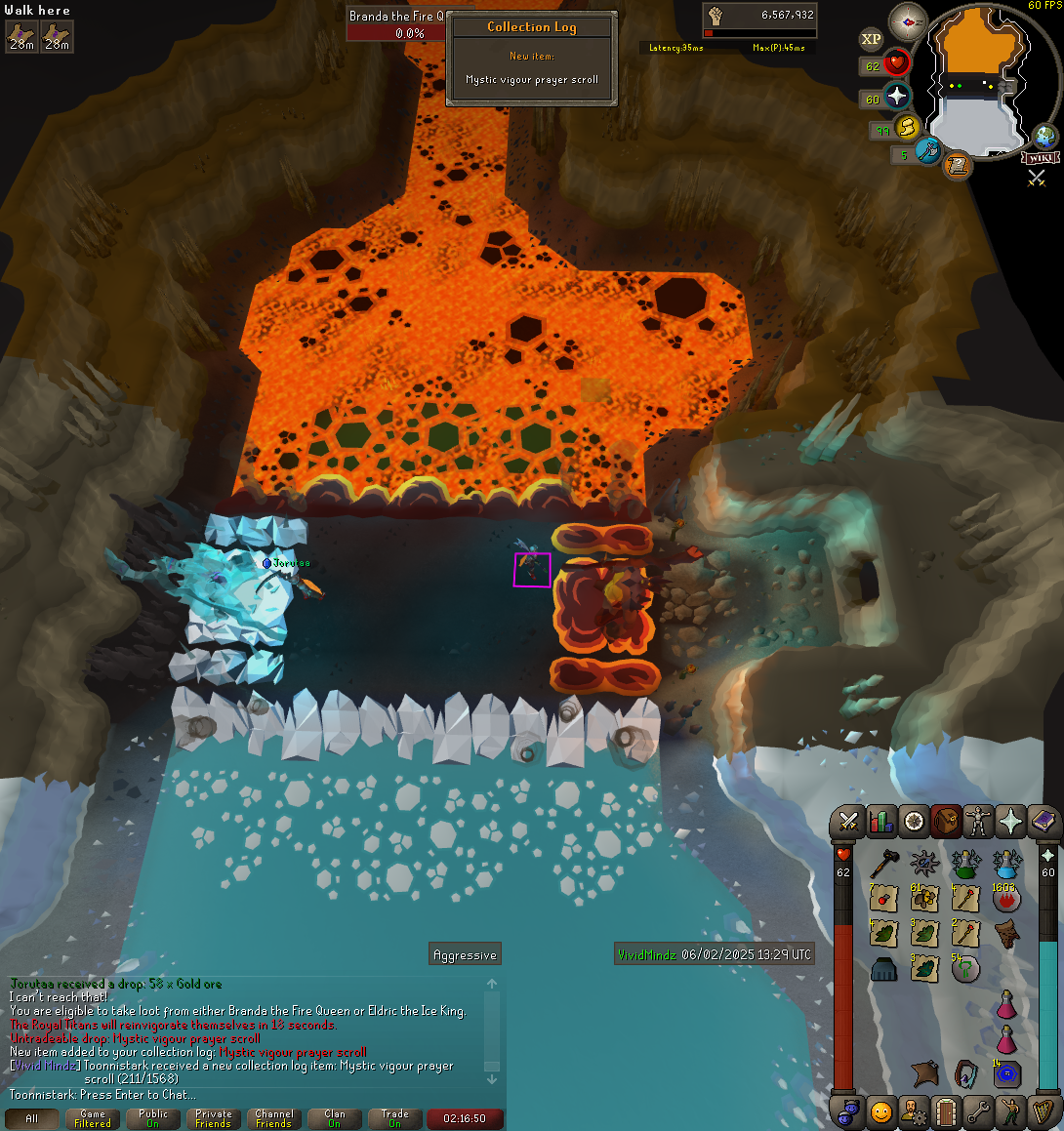Open the Emotes tab
This screenshot has height=1131, width=1064.
point(880,1111)
